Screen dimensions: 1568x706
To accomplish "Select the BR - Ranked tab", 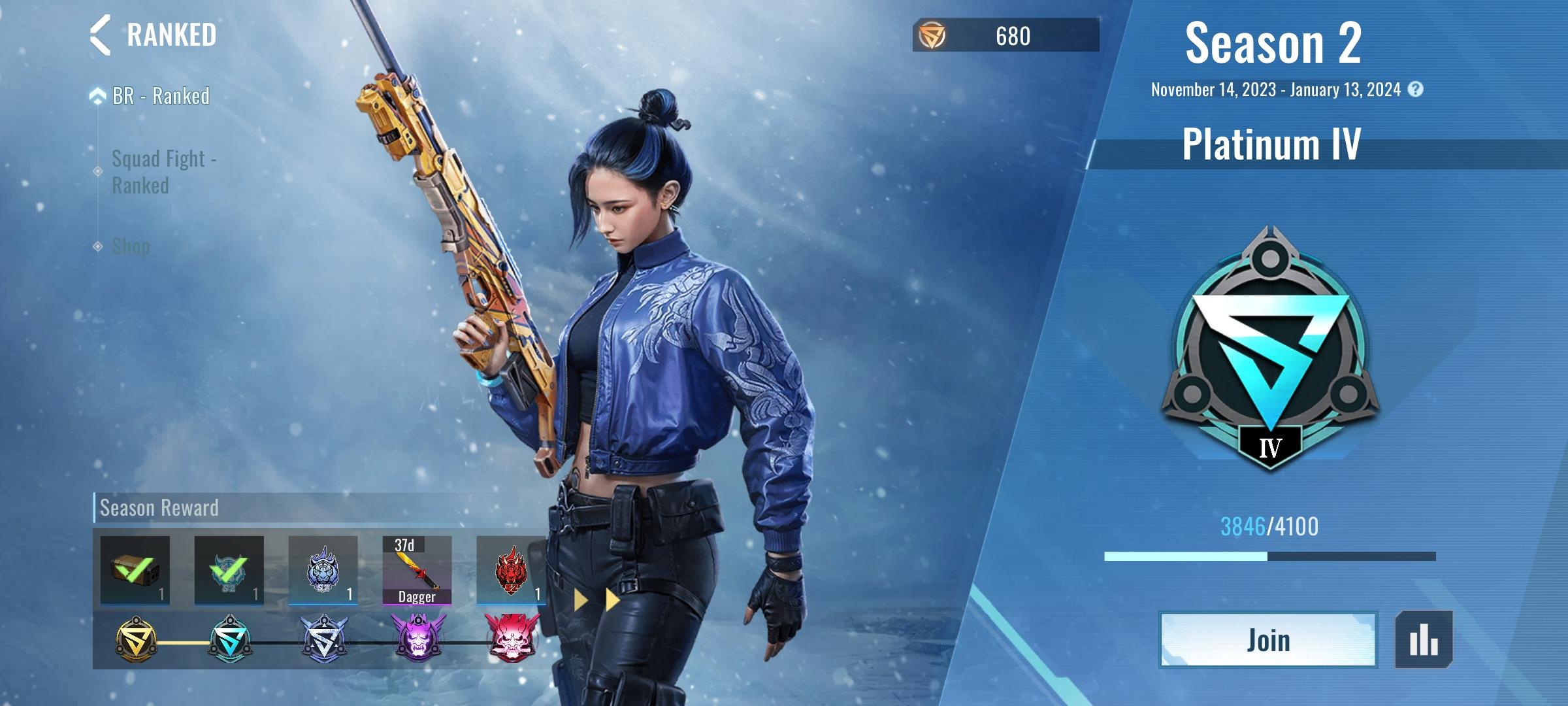I will 161,96.
